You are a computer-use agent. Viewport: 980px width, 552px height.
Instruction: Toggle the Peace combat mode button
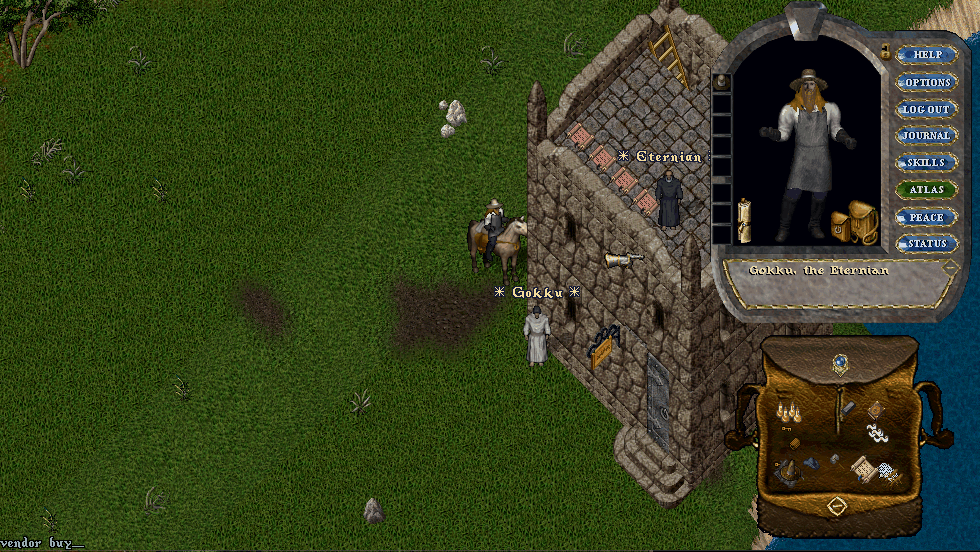[x=927, y=217]
